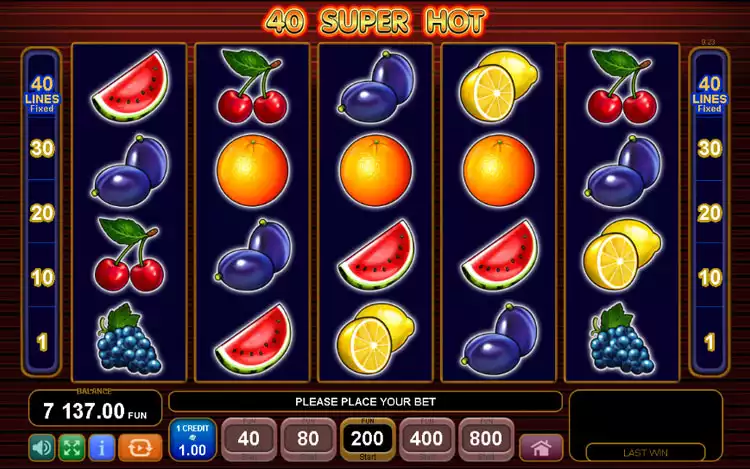Open the blue info paytable button
The image size is (750, 469).
tap(100, 447)
